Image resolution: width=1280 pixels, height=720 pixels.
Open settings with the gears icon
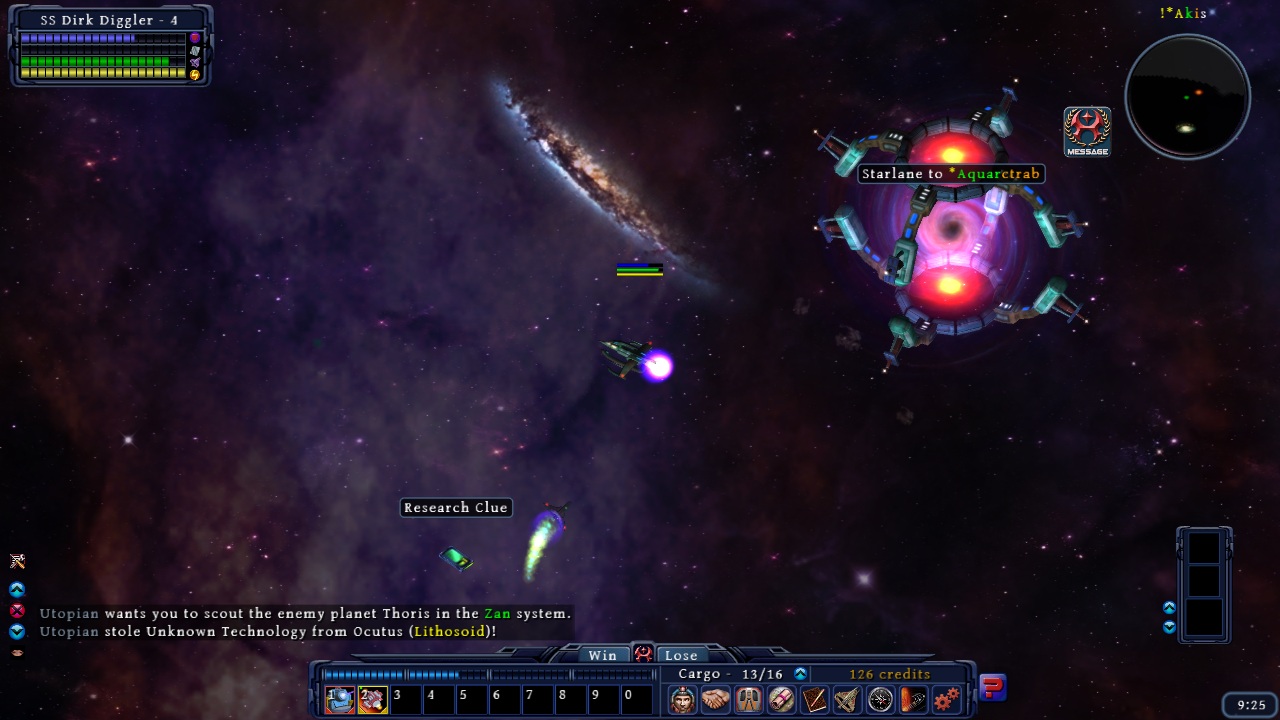coord(946,699)
